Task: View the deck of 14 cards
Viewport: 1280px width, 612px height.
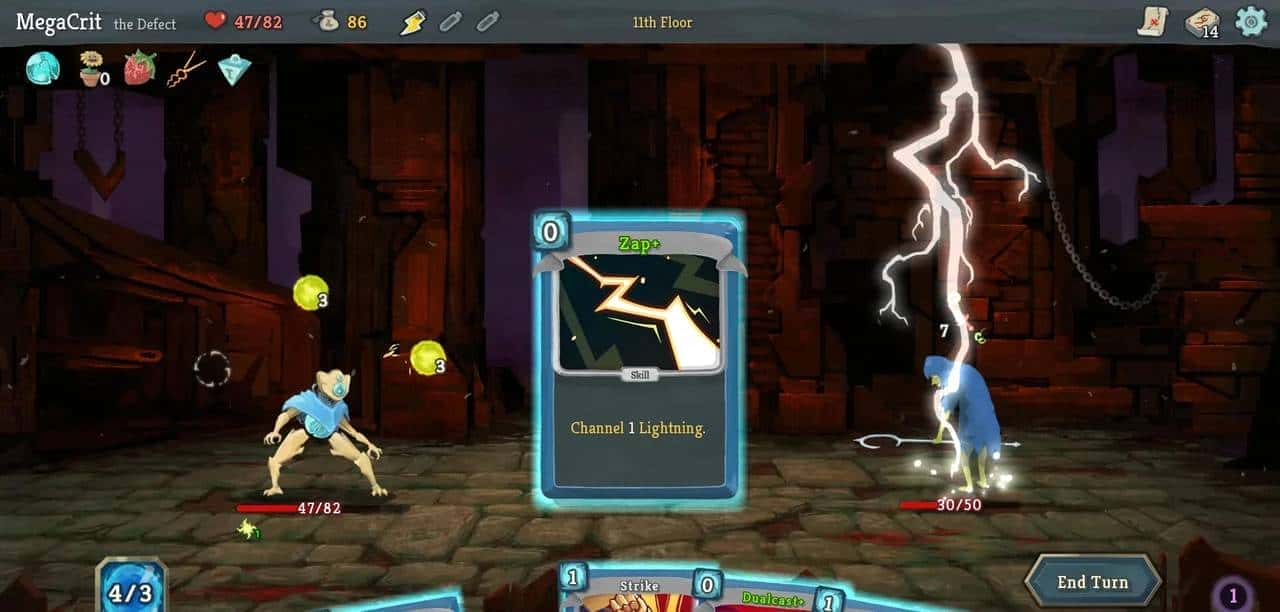Action: click(x=1201, y=23)
